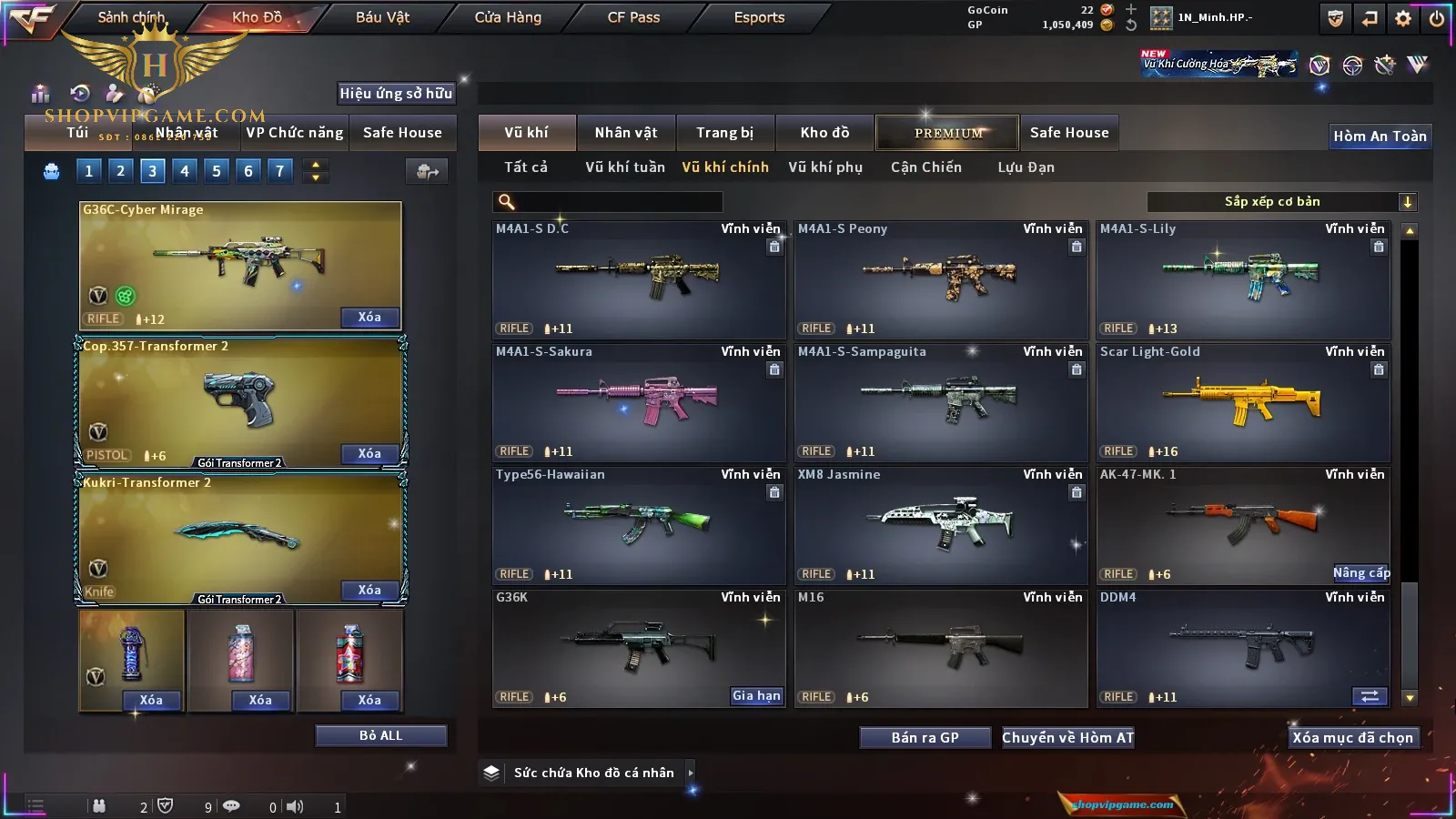
Task: Show the Vũ khí phụ weapon category
Action: (824, 167)
